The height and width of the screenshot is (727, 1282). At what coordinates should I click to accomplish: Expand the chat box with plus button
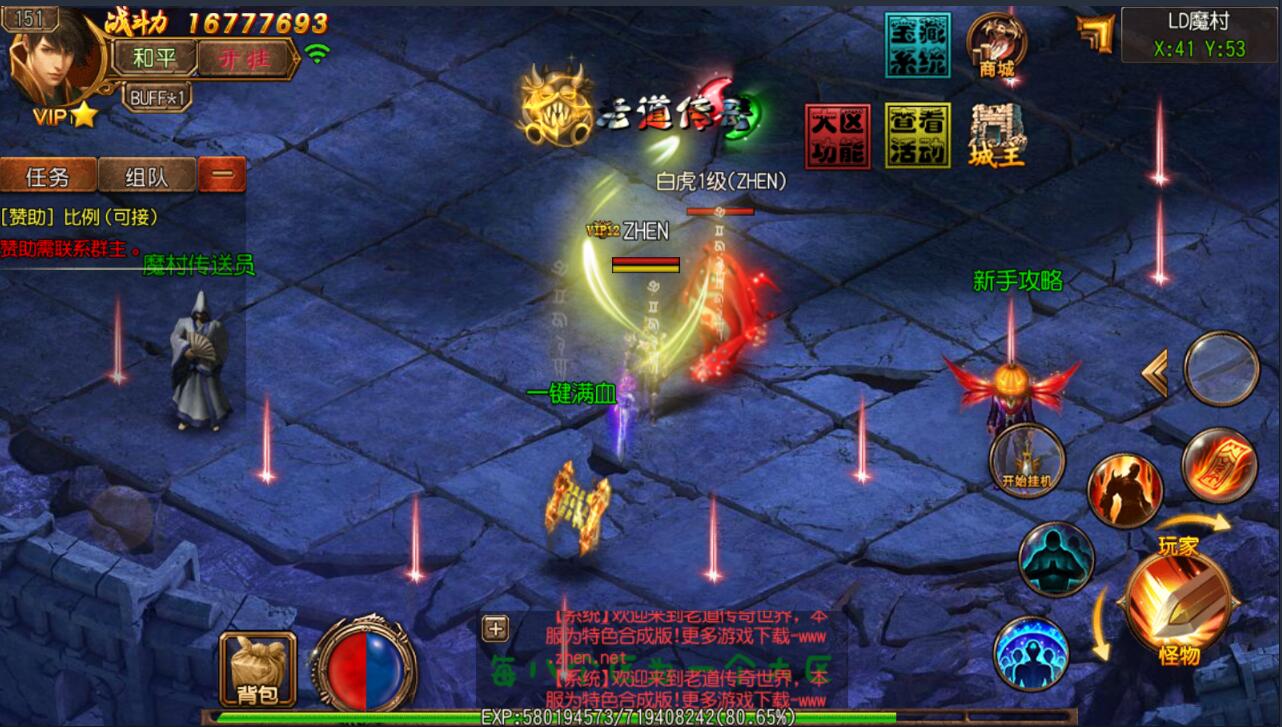coord(495,628)
